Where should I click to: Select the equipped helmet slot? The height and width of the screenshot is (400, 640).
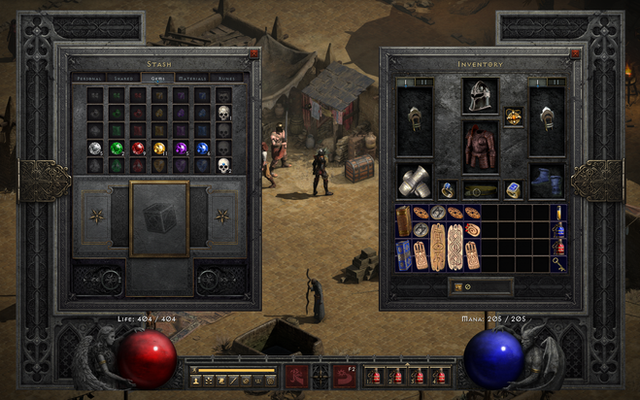[x=480, y=96]
